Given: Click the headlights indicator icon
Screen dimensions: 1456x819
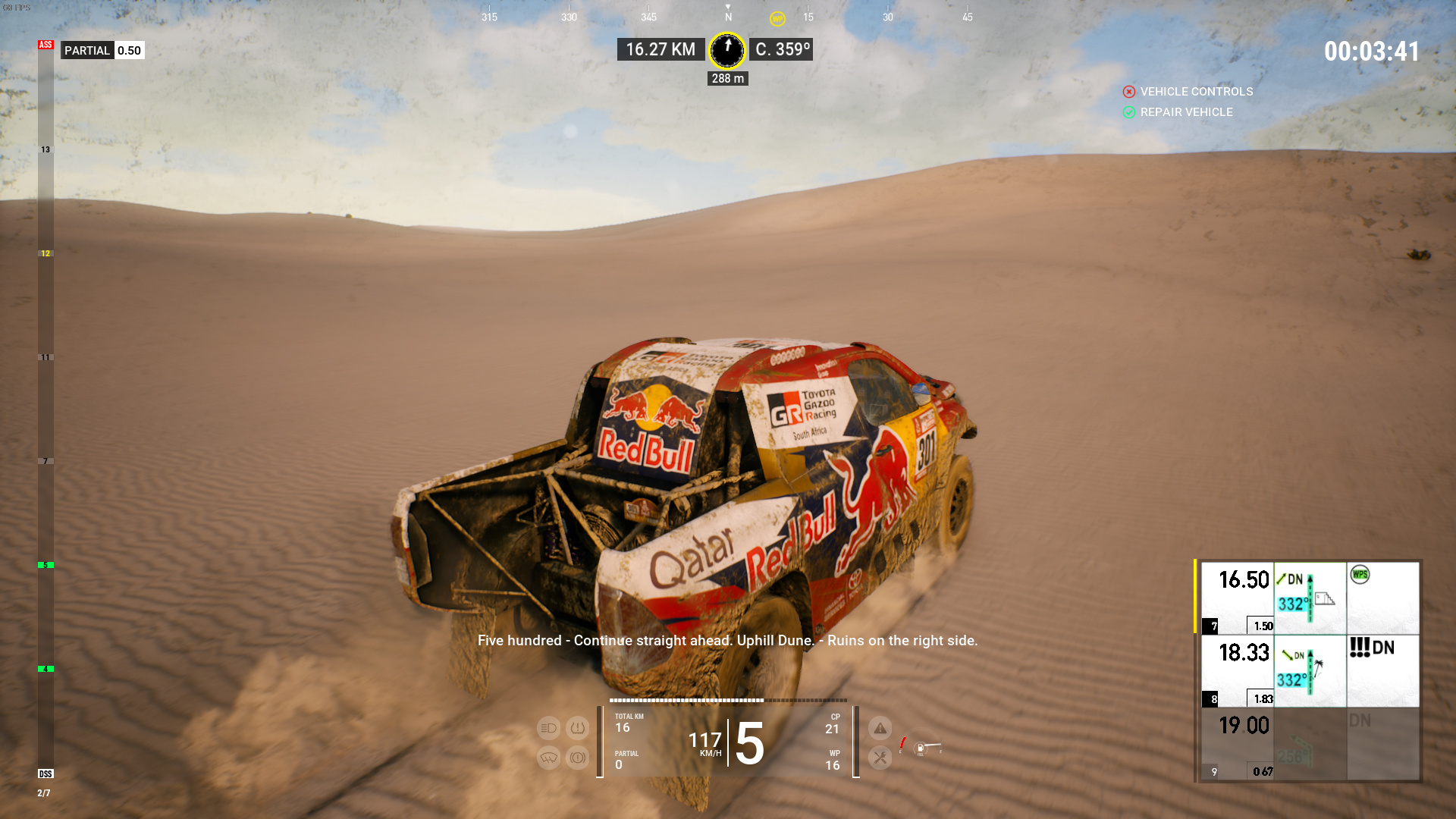Looking at the screenshot, I should pyautogui.click(x=548, y=728).
